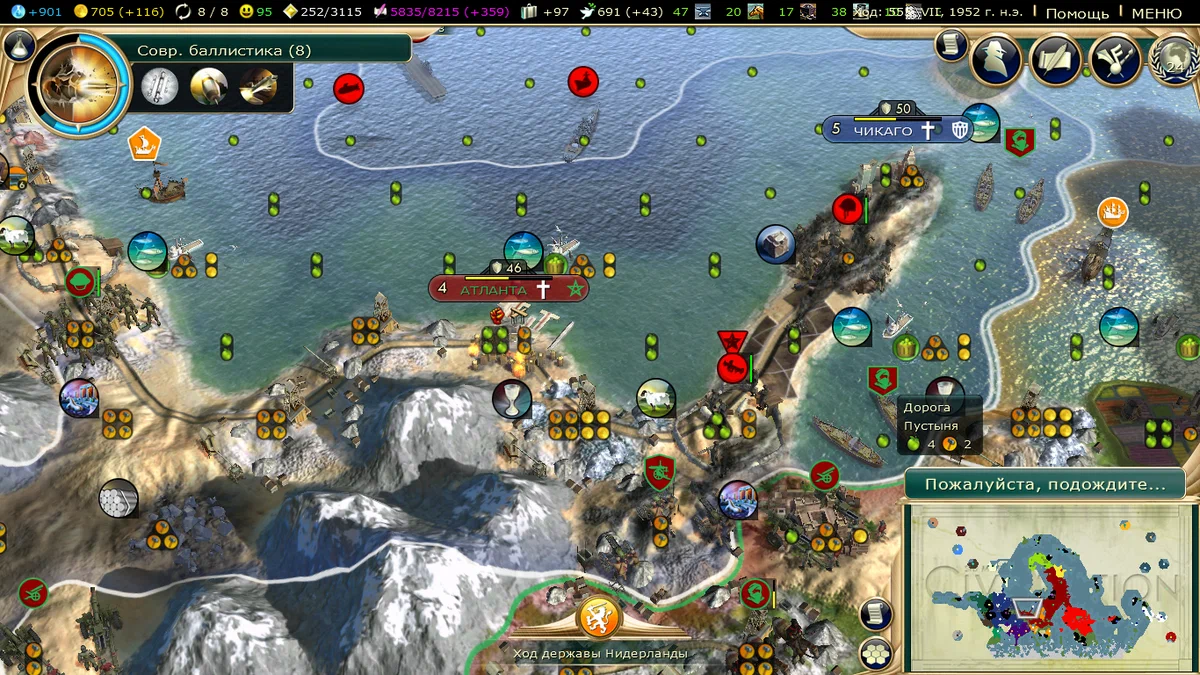Open social policies scroll-and-quill icon
The width and height of the screenshot is (1200, 675).
point(1056,59)
